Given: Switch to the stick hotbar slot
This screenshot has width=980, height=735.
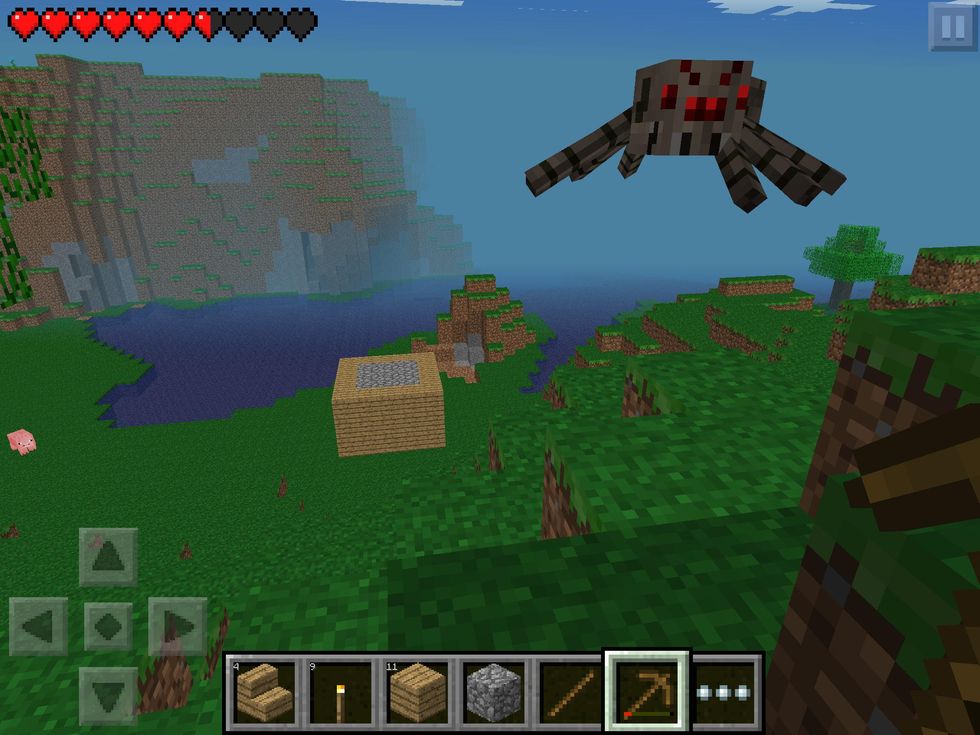Looking at the screenshot, I should point(570,692).
